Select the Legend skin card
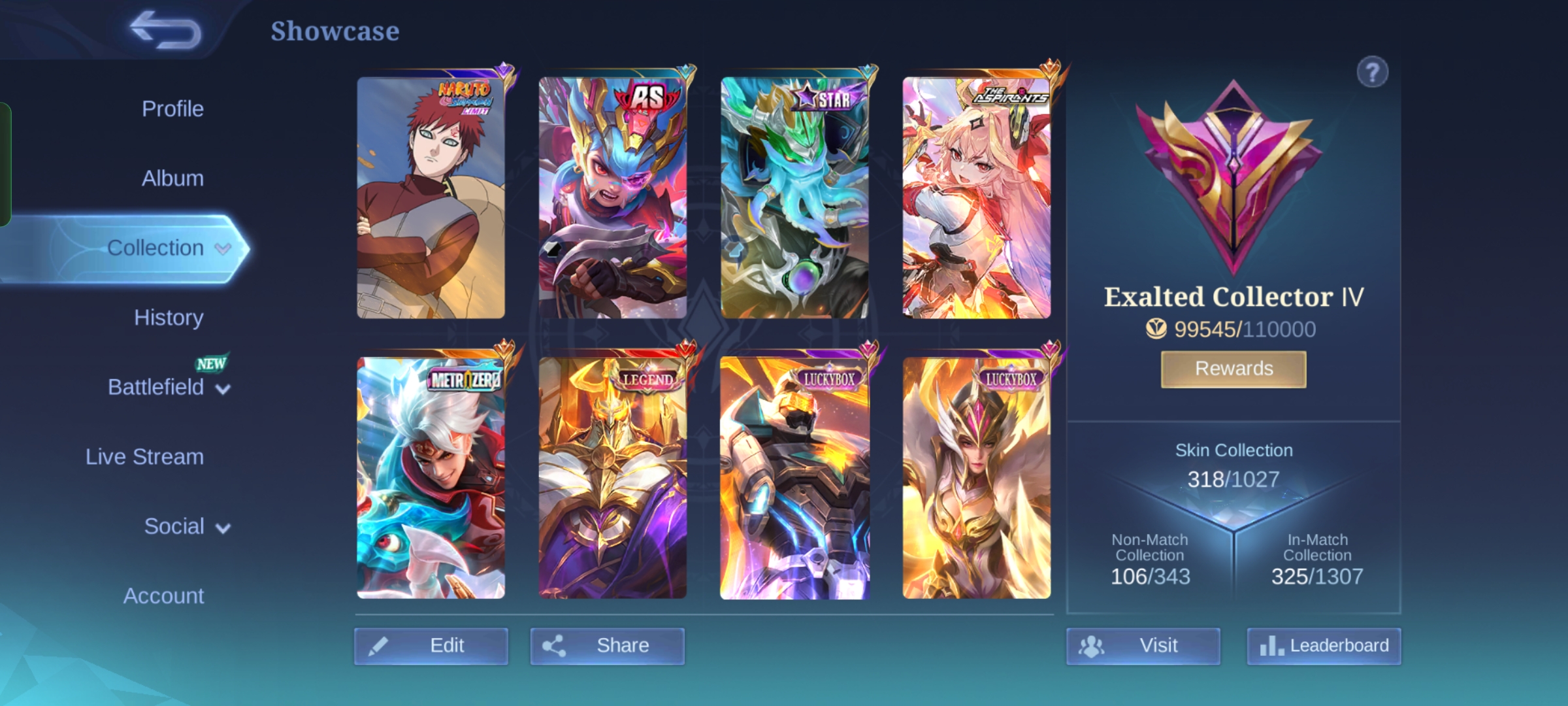 (612, 477)
